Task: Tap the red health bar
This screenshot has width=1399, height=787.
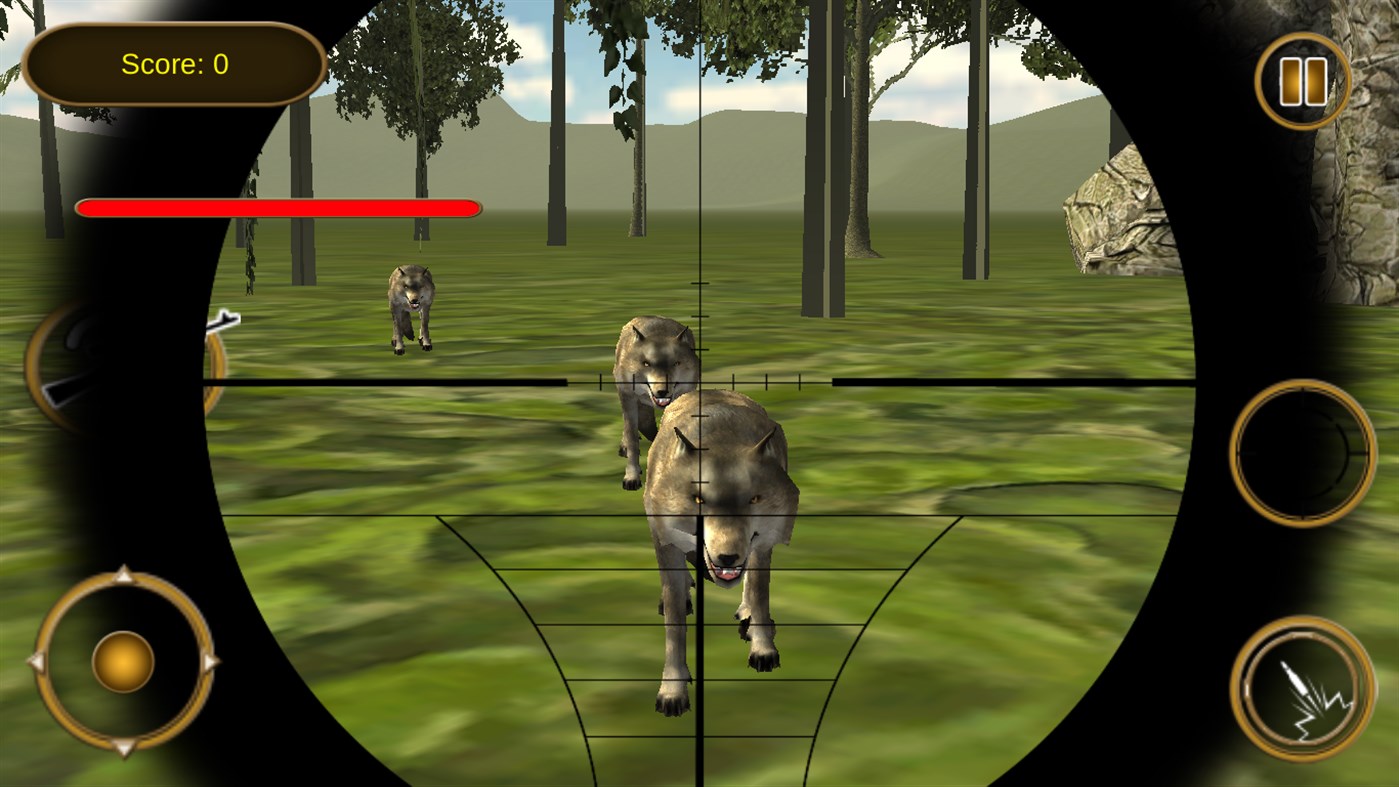Action: (278, 208)
